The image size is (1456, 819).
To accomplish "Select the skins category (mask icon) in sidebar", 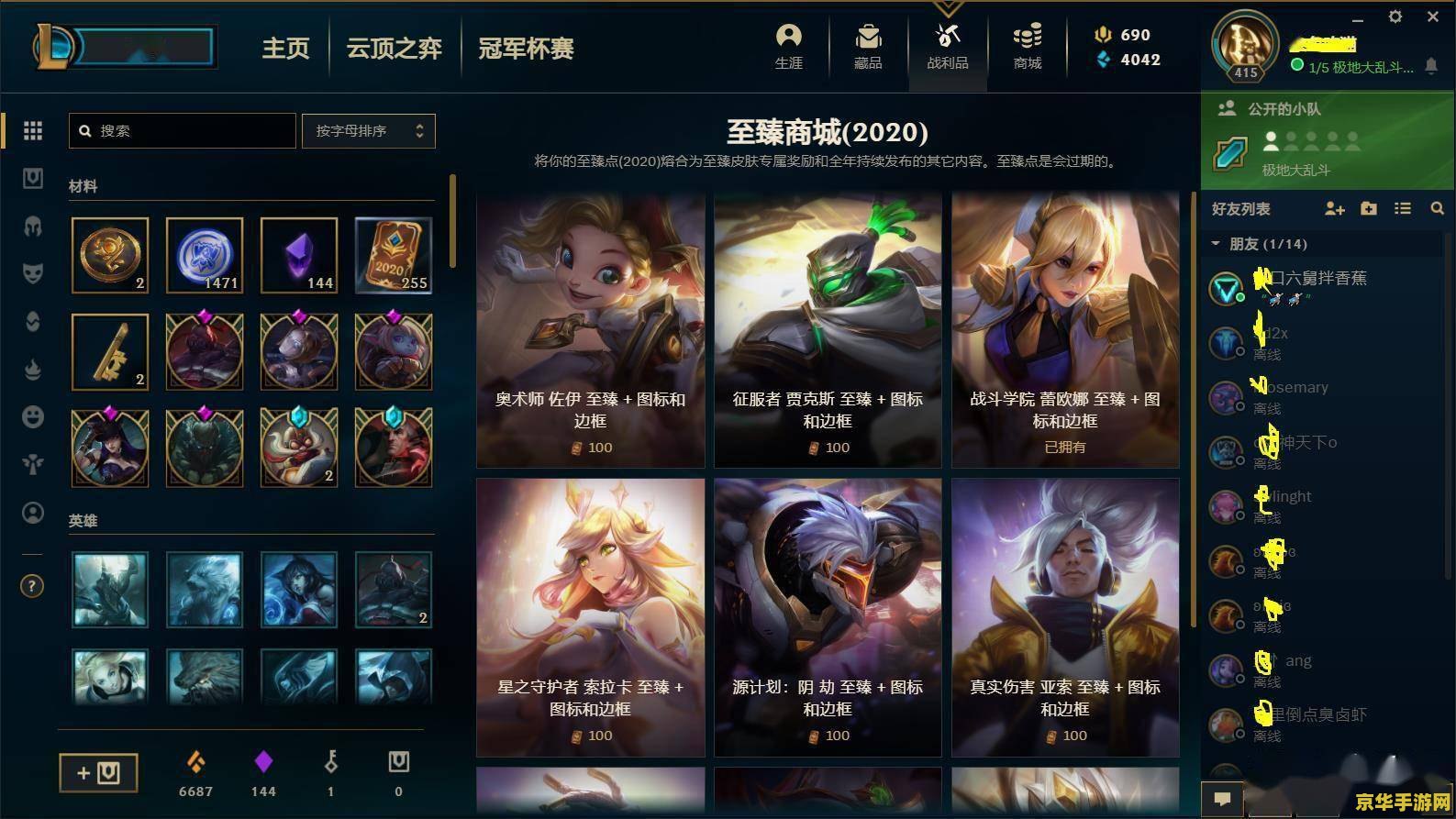I will [x=32, y=273].
